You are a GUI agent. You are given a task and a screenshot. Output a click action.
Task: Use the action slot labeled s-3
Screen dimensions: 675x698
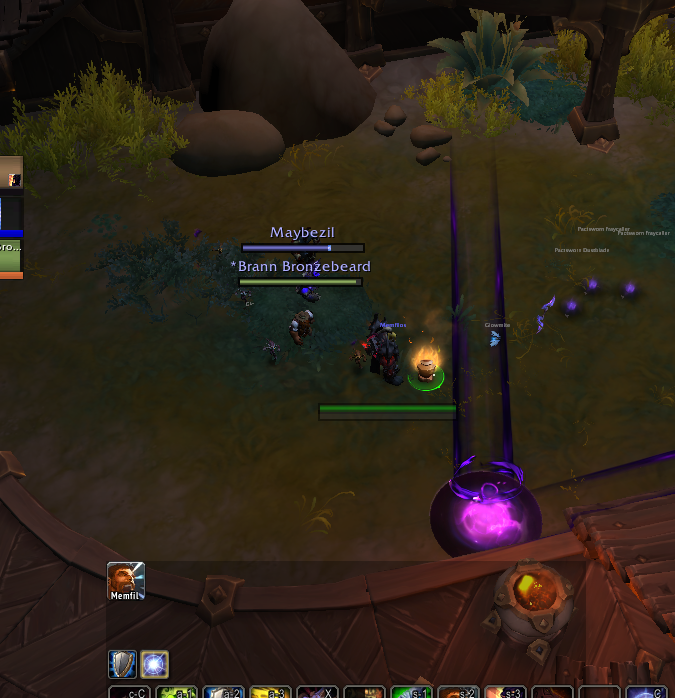504,692
